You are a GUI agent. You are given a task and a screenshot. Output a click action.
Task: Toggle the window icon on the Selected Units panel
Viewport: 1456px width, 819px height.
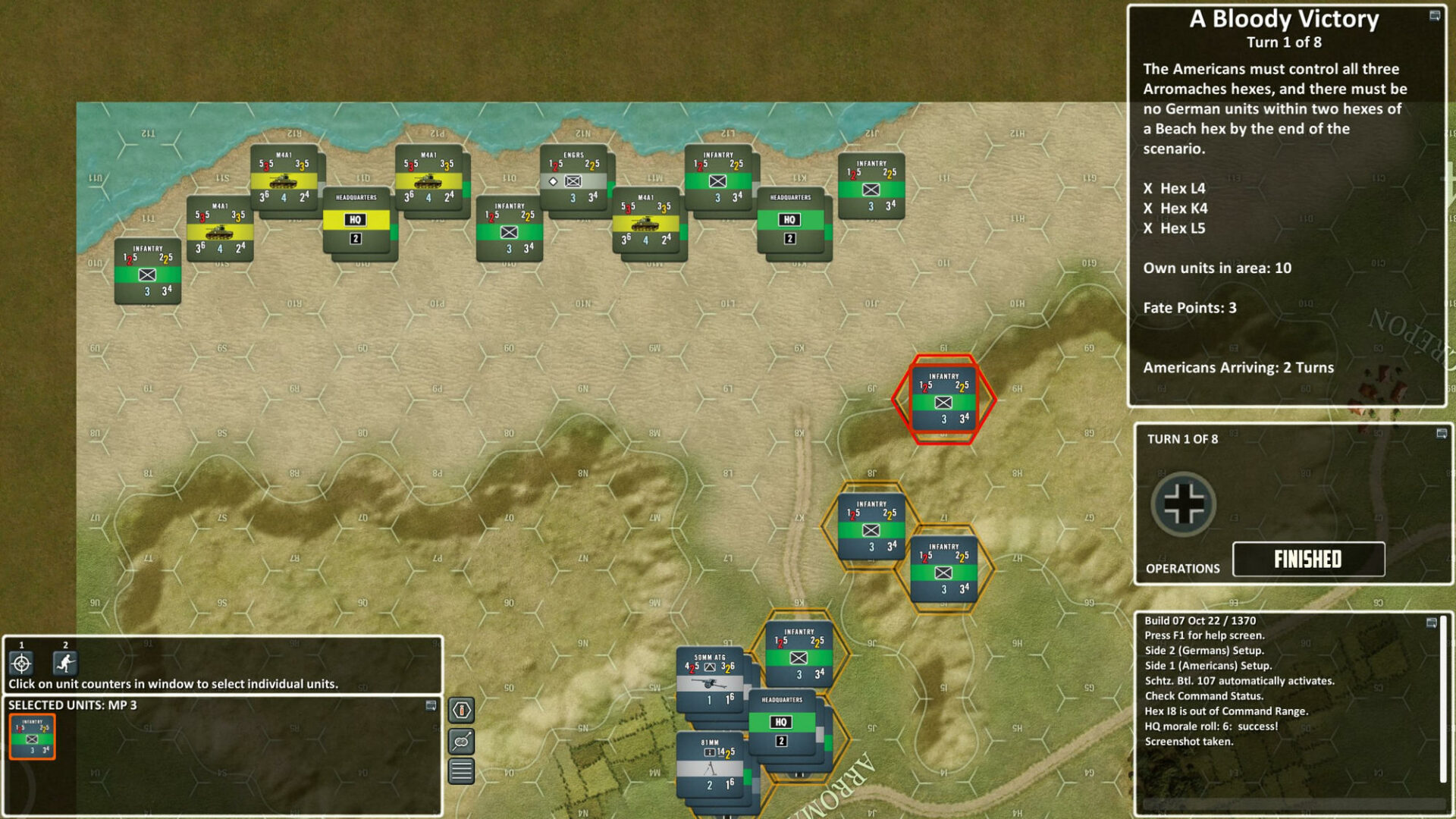(x=431, y=705)
